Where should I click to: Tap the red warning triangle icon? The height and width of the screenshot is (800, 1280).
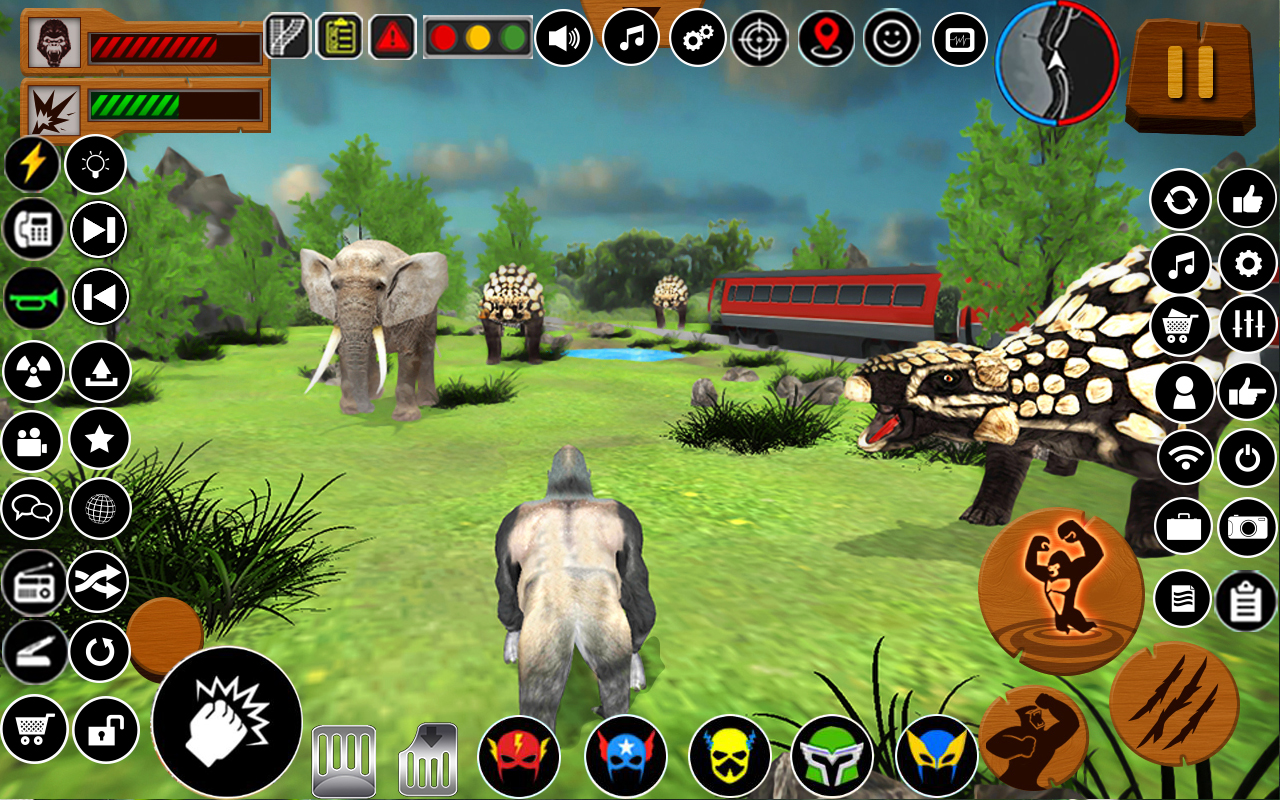tap(393, 37)
